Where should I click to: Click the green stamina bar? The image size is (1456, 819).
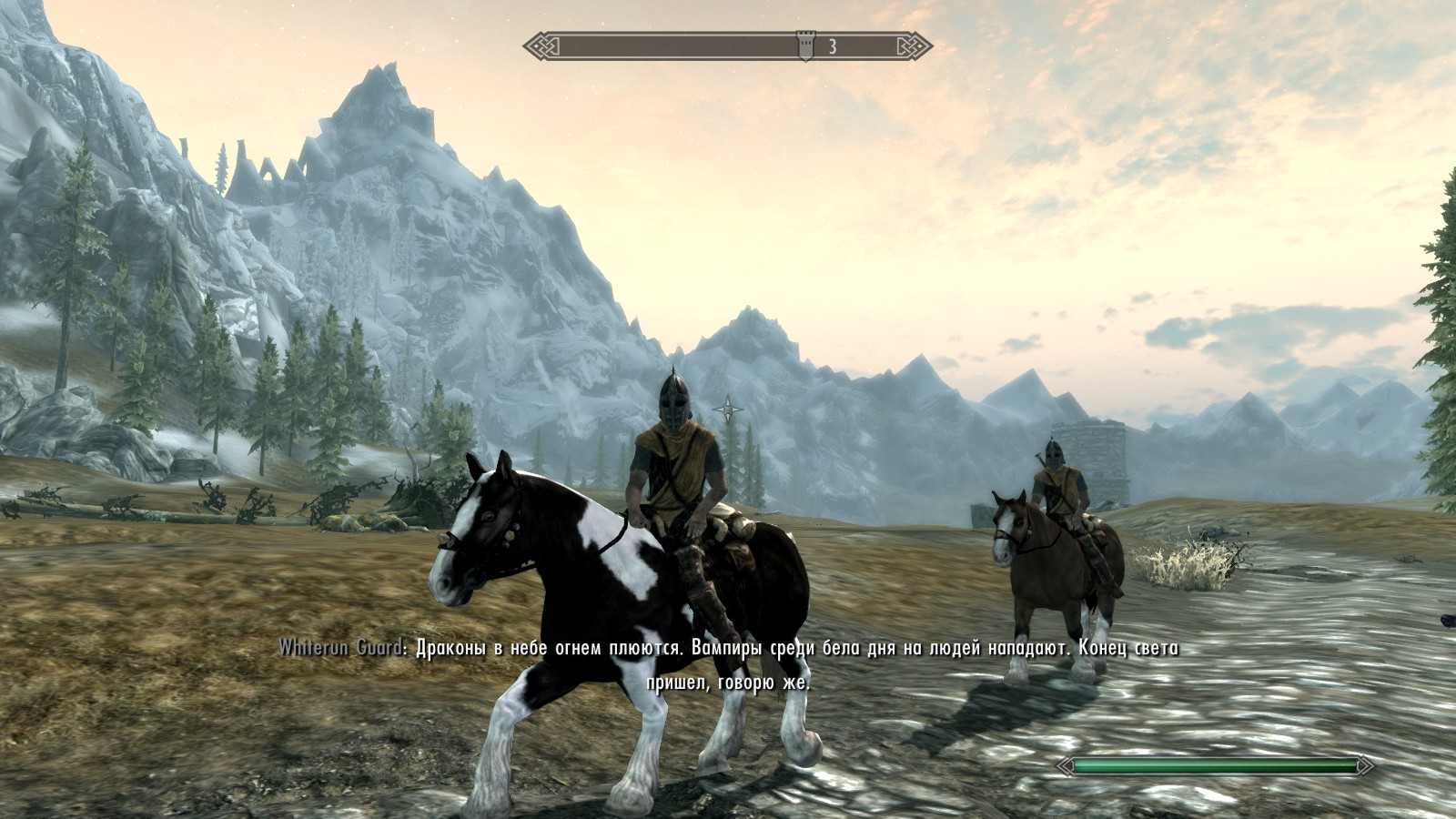point(1215,767)
